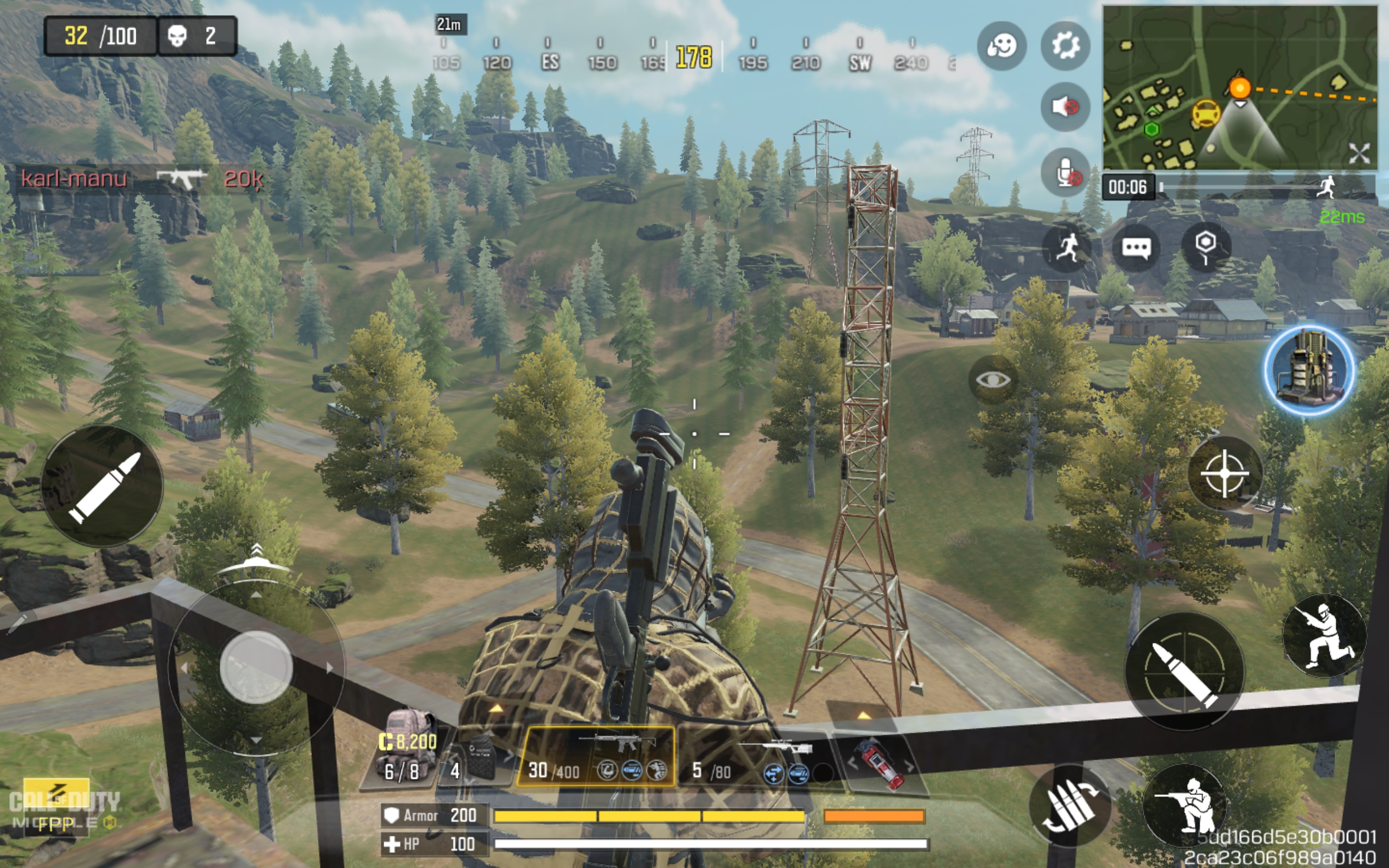Toggle the muted microphone
The width and height of the screenshot is (1389, 868).
(x=1065, y=172)
